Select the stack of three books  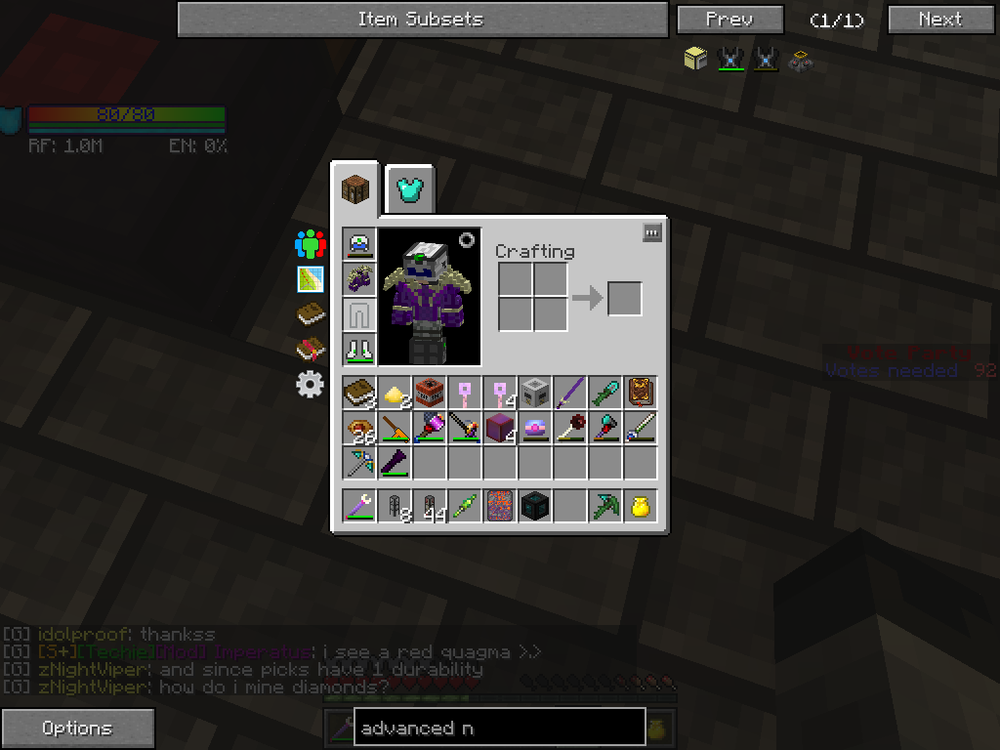click(x=359, y=392)
